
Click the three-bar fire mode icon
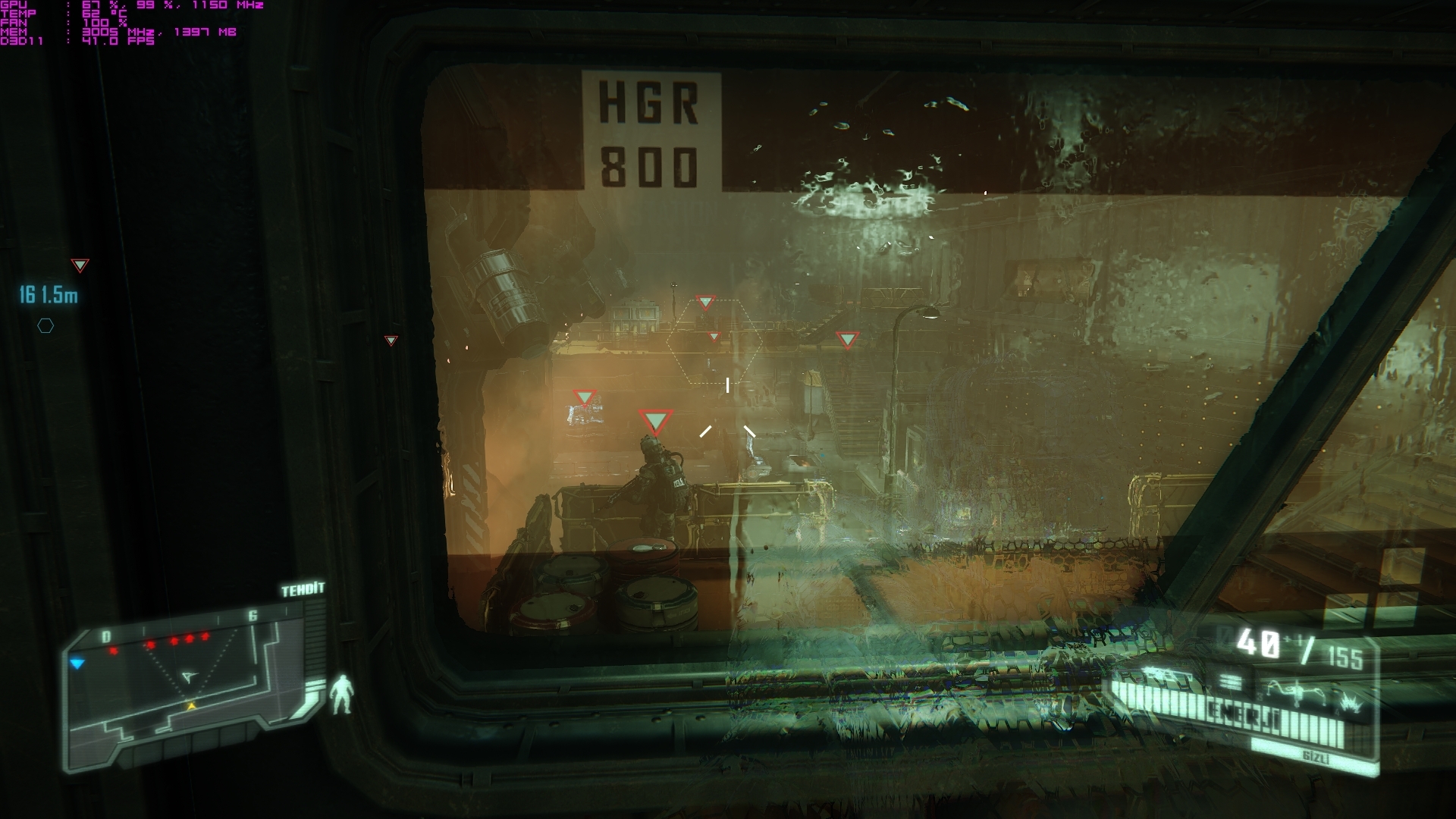click(1231, 683)
